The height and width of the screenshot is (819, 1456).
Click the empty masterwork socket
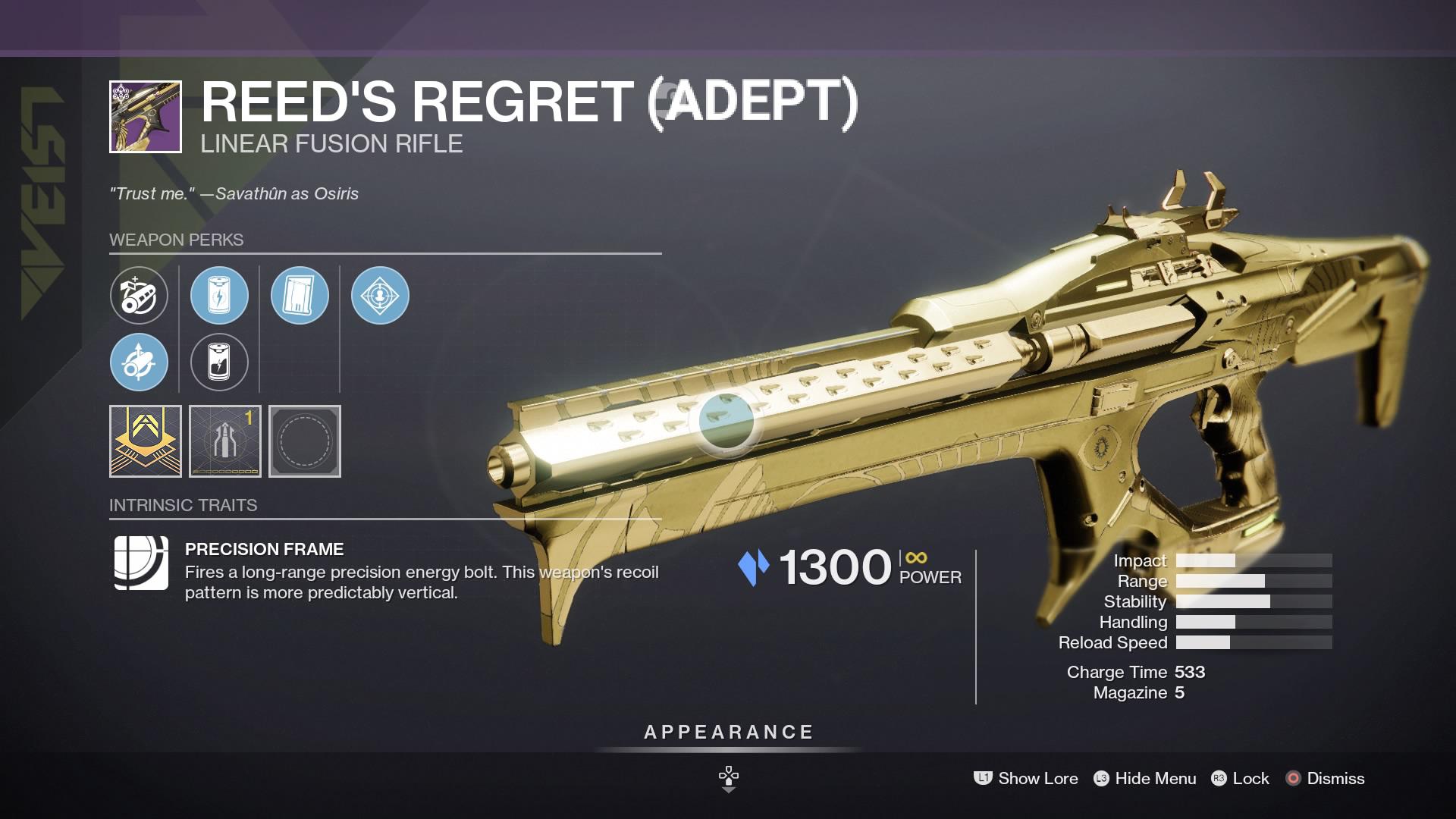tap(304, 441)
